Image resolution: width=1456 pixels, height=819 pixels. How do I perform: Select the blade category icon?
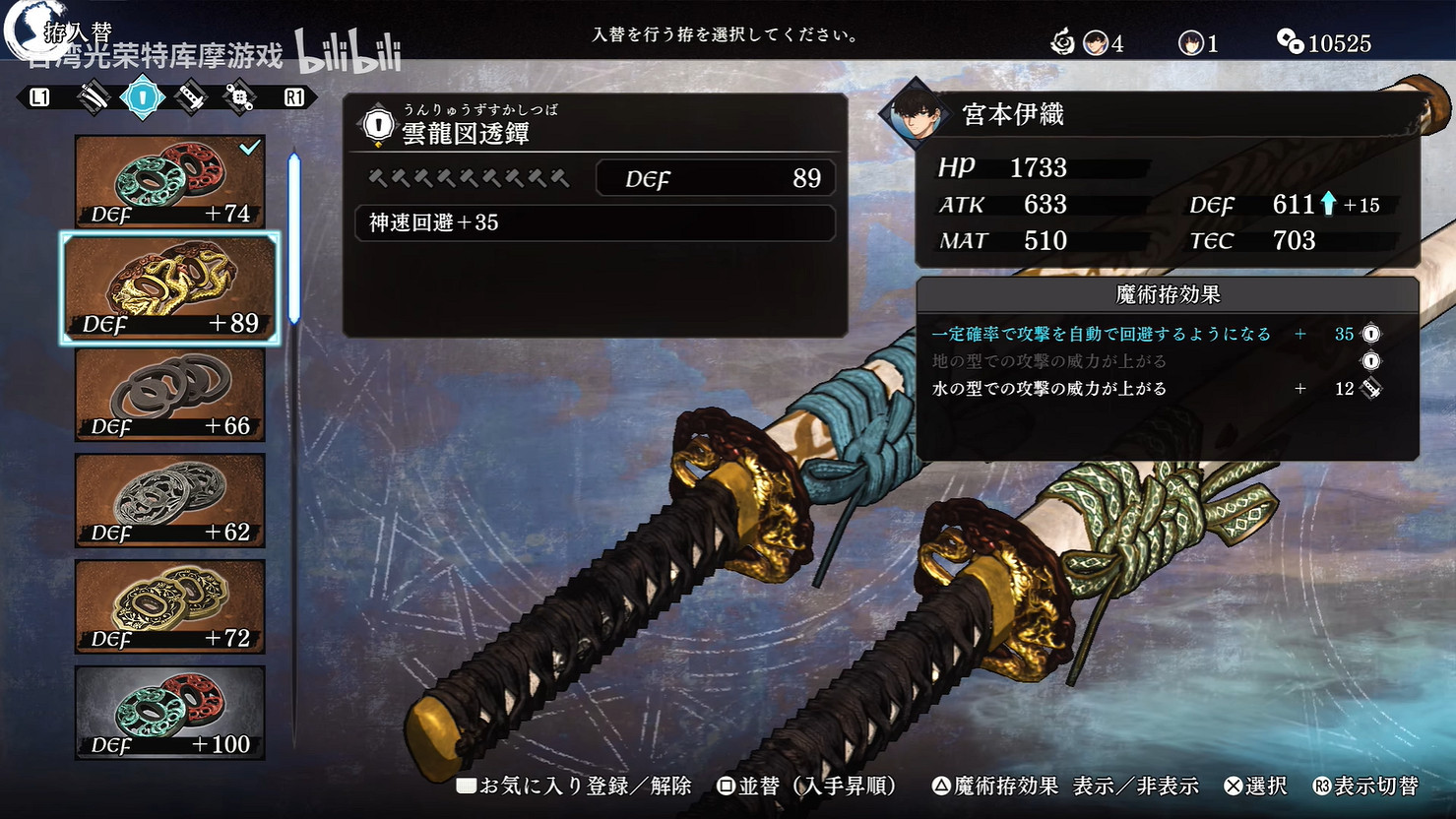94,96
